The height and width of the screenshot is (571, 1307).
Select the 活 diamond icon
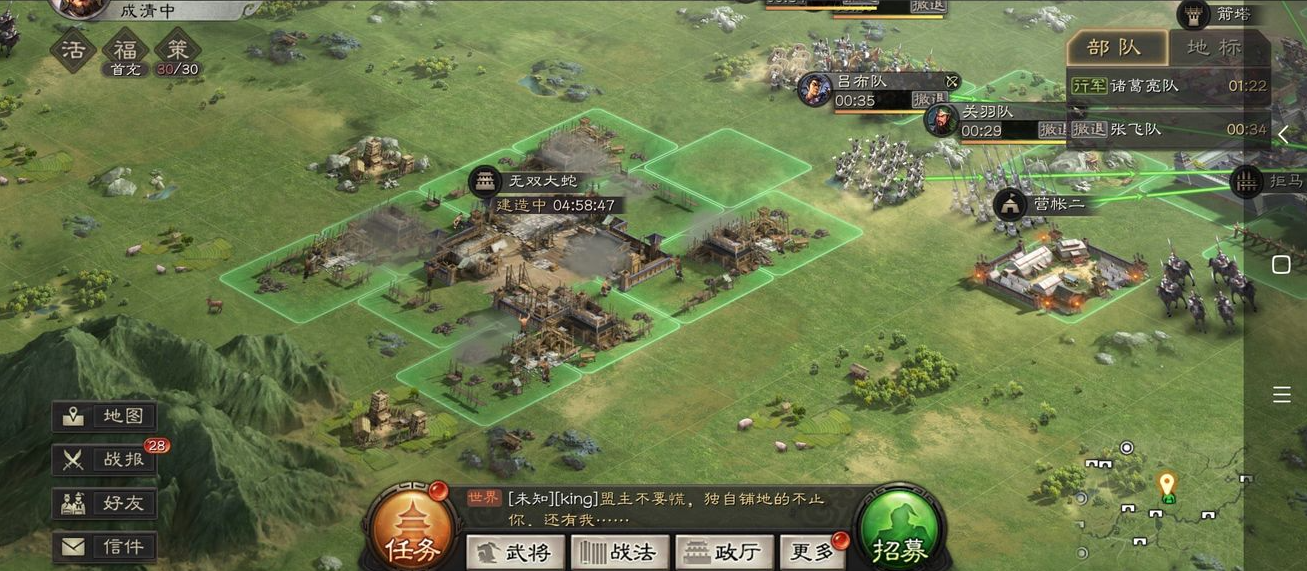(72, 49)
